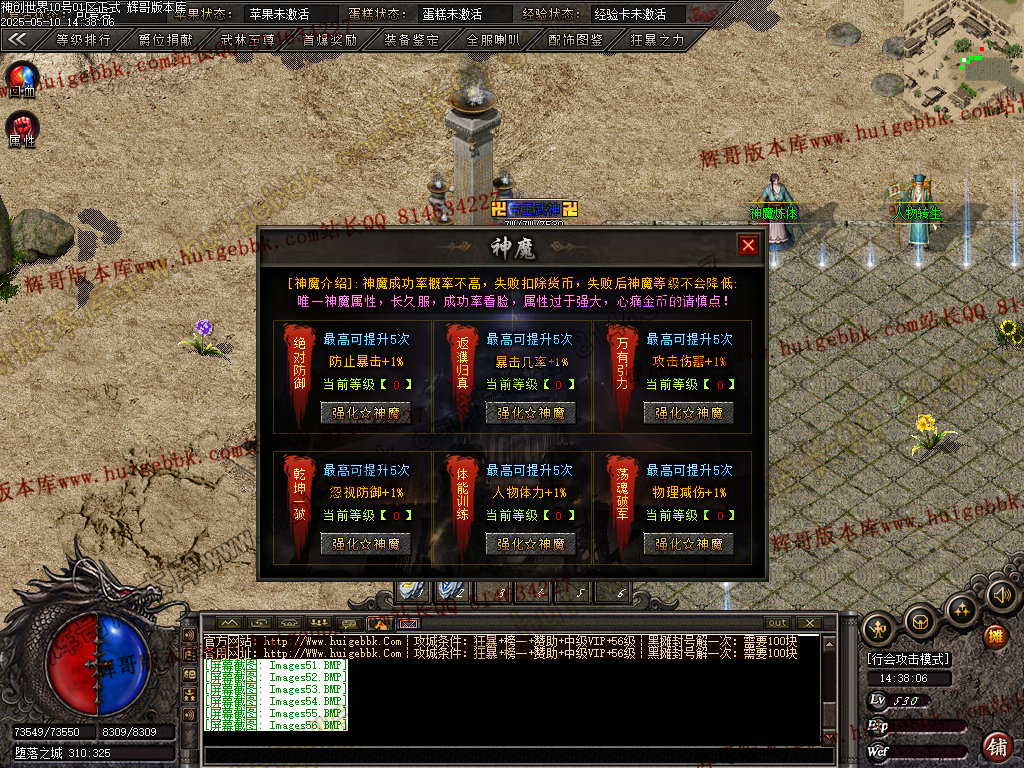The height and width of the screenshot is (768, 1024).
Task: Click the 回血 orb icon
Action: (x=22, y=78)
